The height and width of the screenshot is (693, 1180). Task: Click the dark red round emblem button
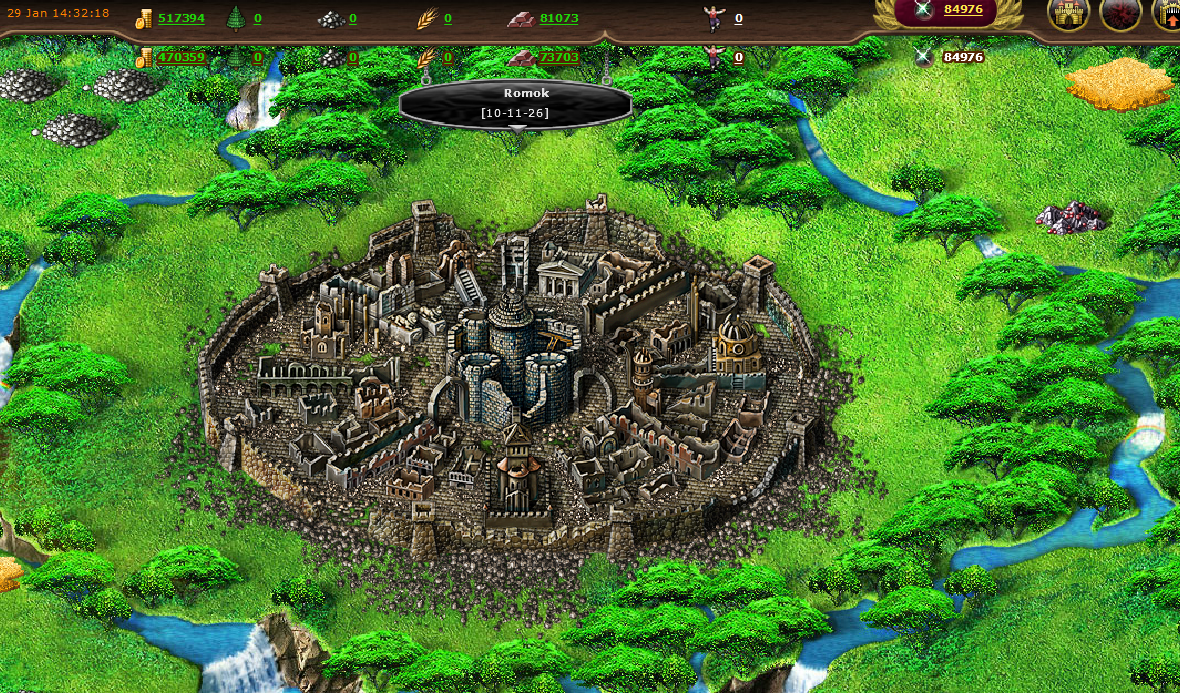tap(1120, 14)
